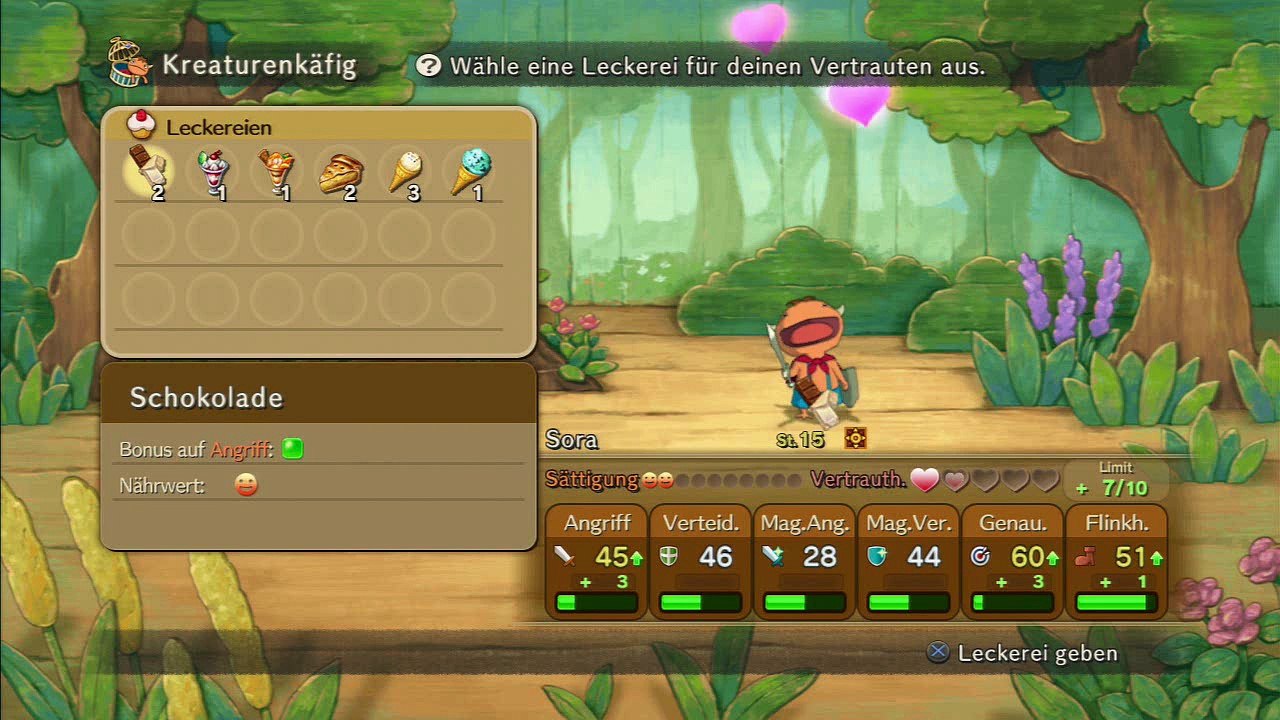
Task: Select the Schokolade chocolate bar treat
Action: coord(148,172)
